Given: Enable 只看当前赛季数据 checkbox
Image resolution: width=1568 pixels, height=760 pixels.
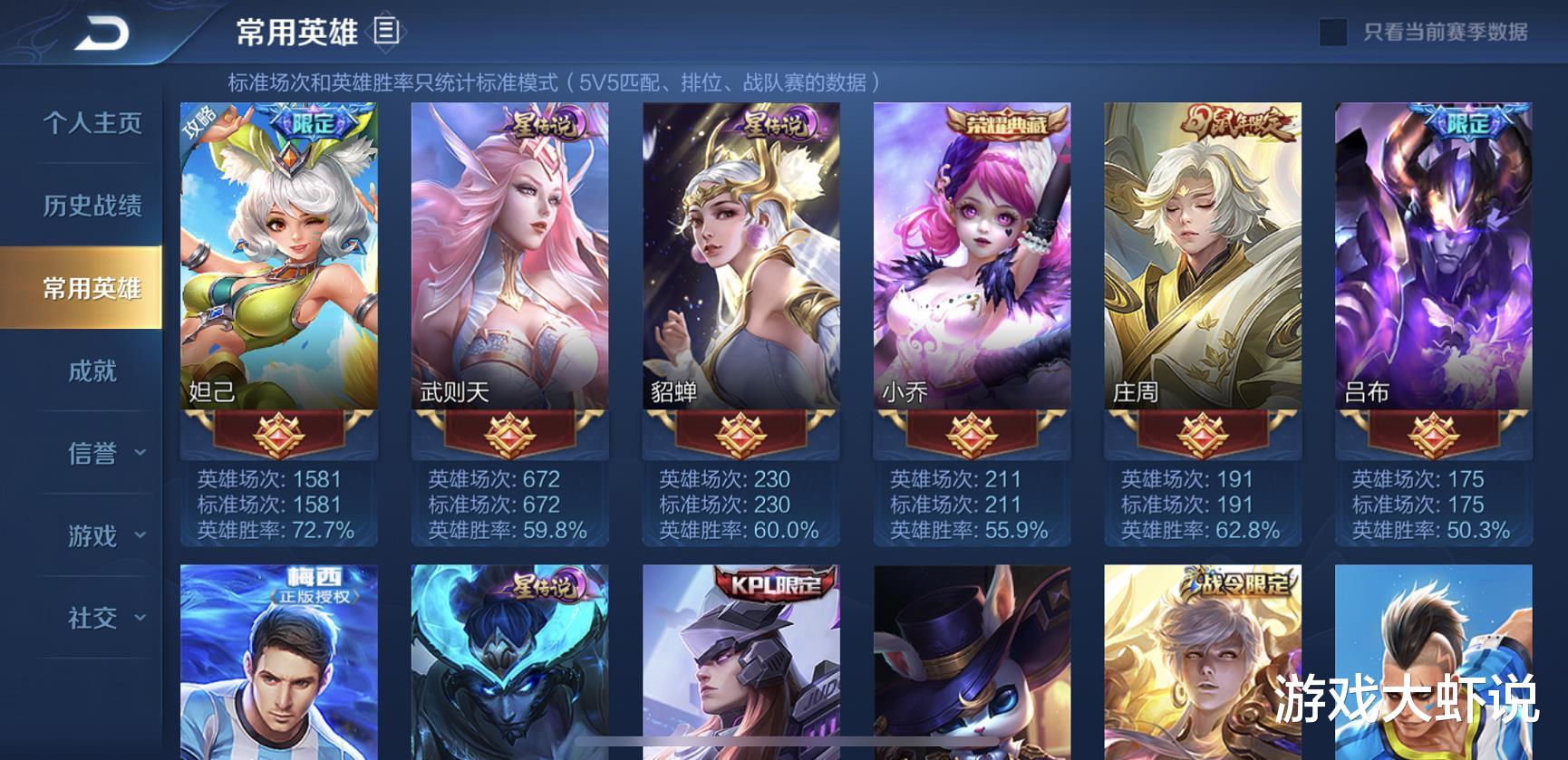Looking at the screenshot, I should [1331, 29].
